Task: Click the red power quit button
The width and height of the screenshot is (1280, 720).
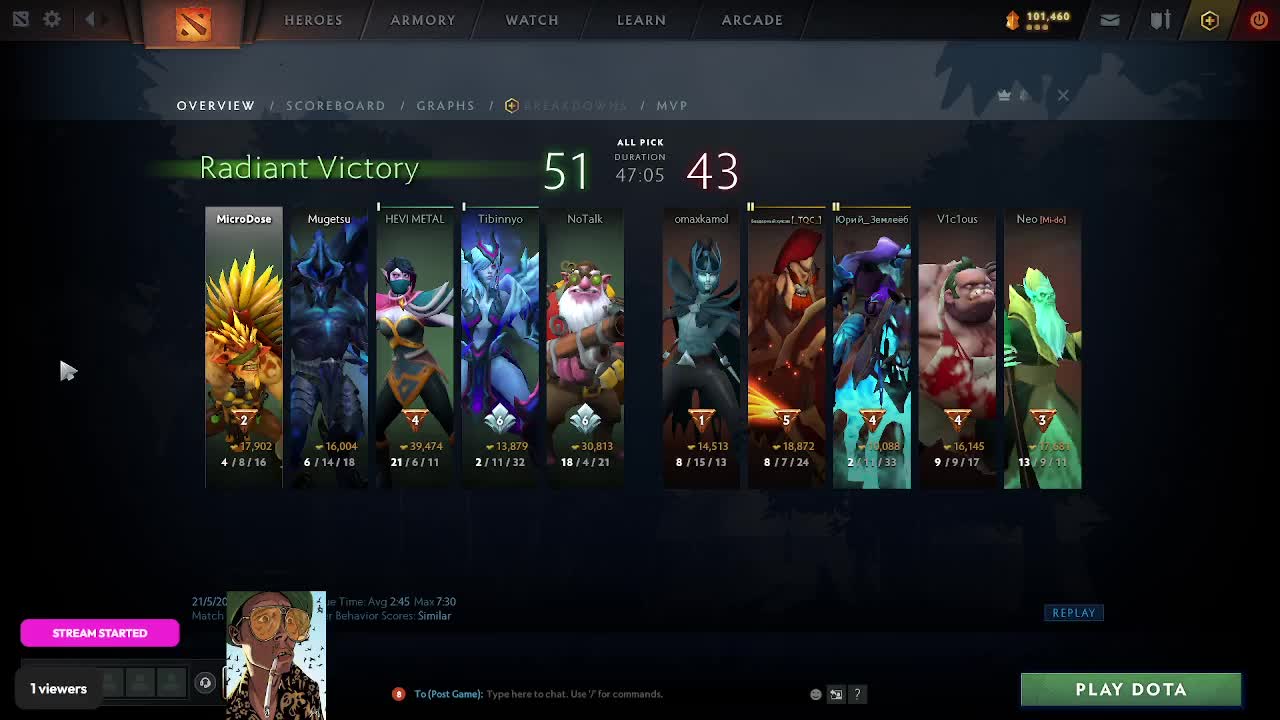Action: tap(1259, 20)
